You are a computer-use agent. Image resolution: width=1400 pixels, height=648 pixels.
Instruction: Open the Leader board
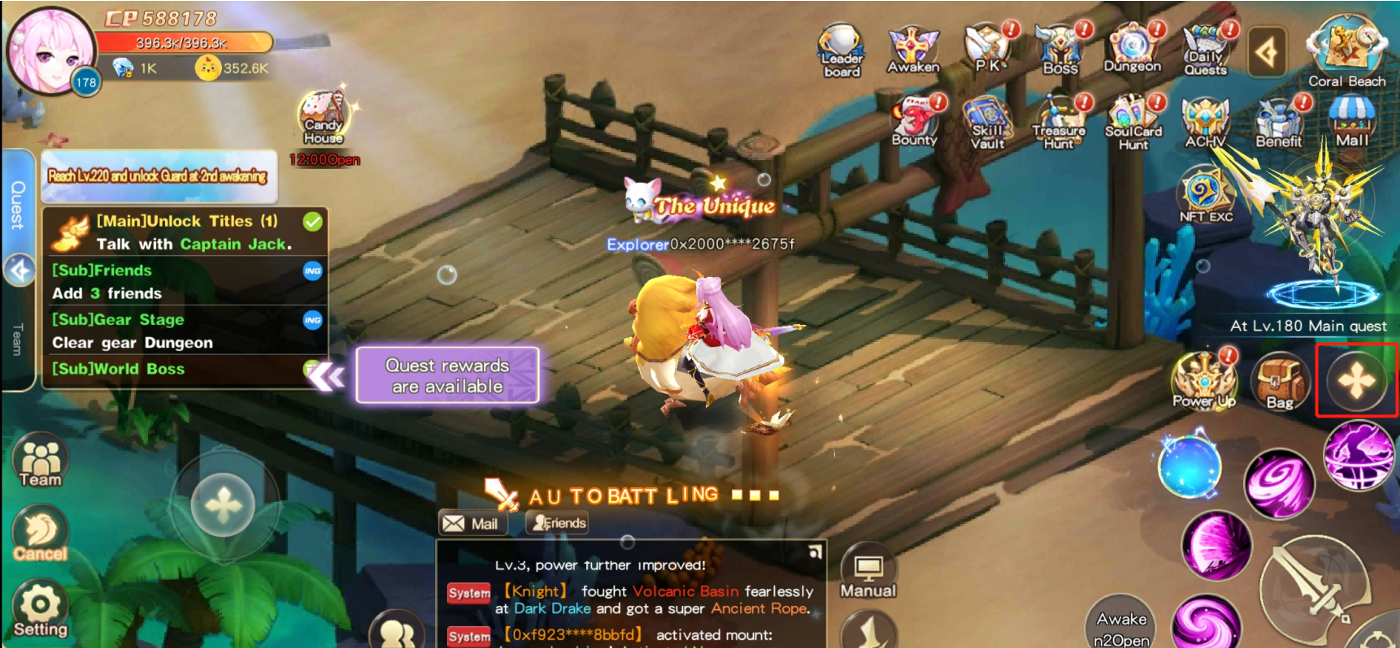pyautogui.click(x=841, y=50)
